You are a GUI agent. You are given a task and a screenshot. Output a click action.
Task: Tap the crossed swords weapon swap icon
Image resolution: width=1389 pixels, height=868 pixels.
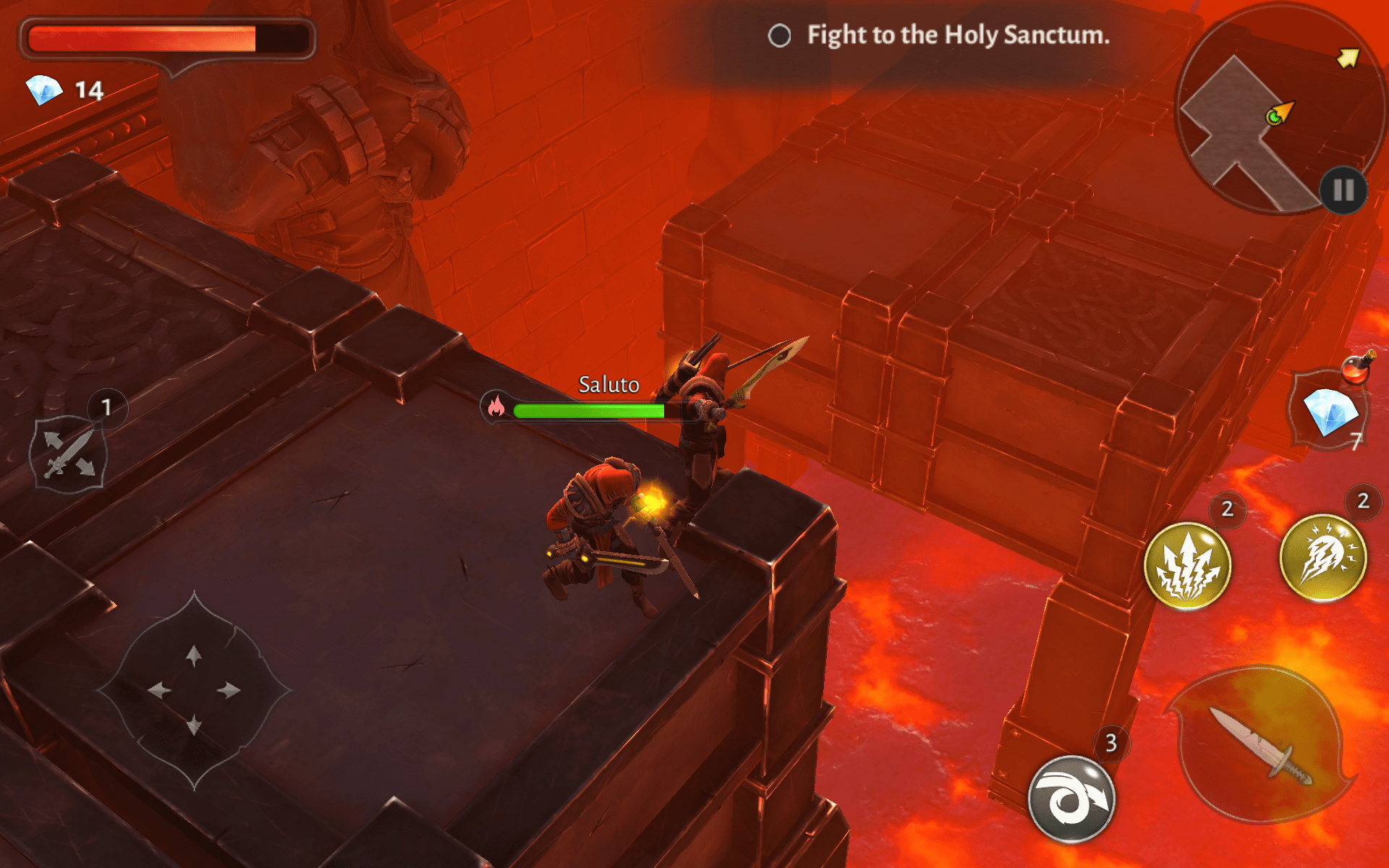point(69,454)
